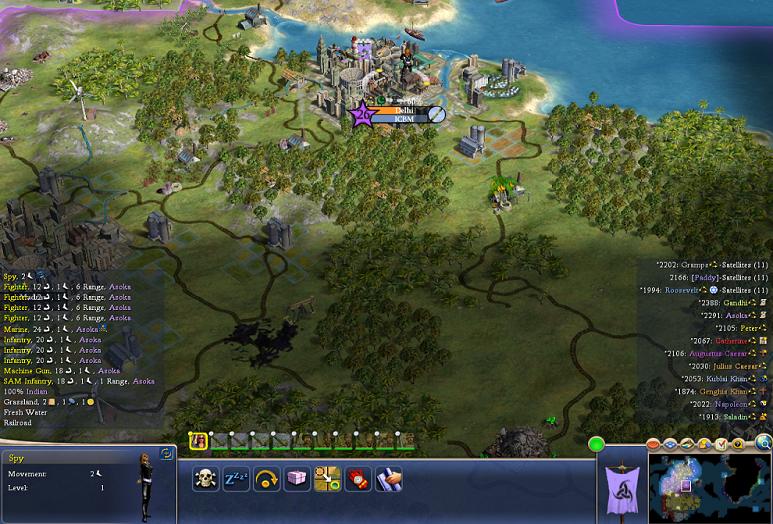Click the red dynamite action icon
773x524 pixels.
358,478
